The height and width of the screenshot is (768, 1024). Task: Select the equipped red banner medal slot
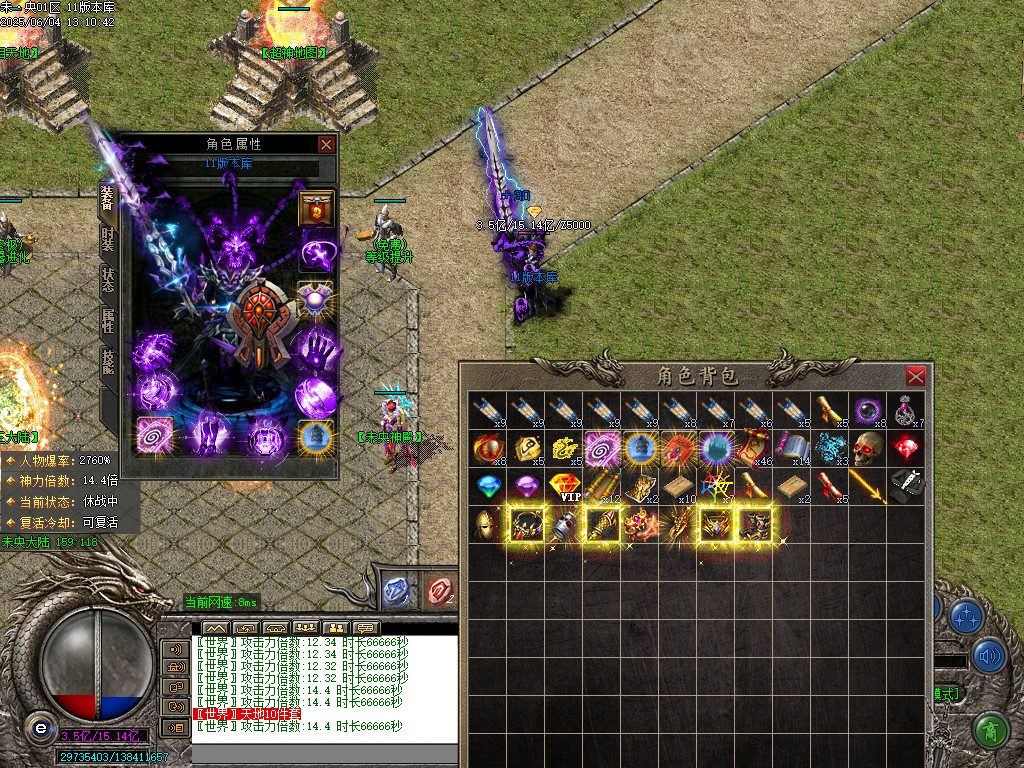[x=316, y=209]
